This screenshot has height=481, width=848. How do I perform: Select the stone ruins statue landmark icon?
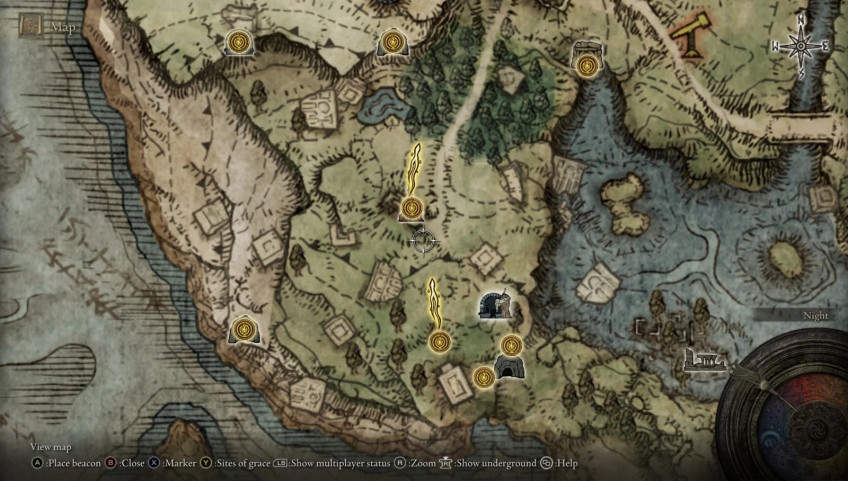(x=495, y=305)
